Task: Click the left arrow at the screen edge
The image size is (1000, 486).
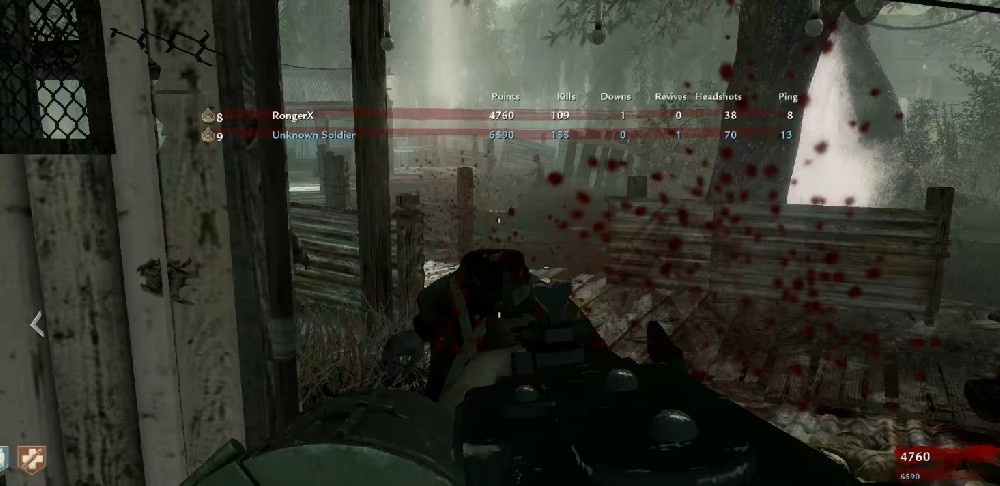Action: tap(36, 324)
